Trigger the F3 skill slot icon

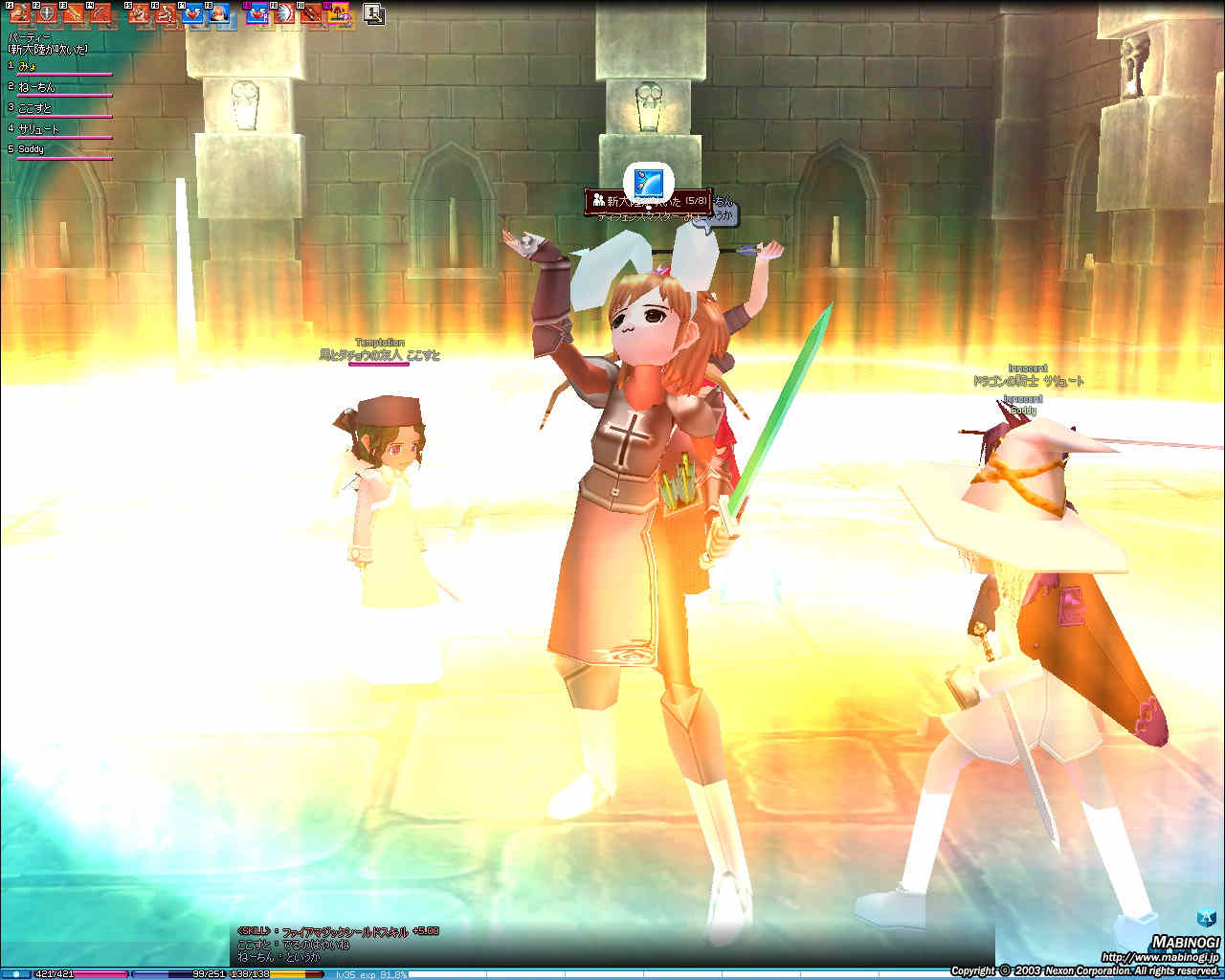coord(73,13)
